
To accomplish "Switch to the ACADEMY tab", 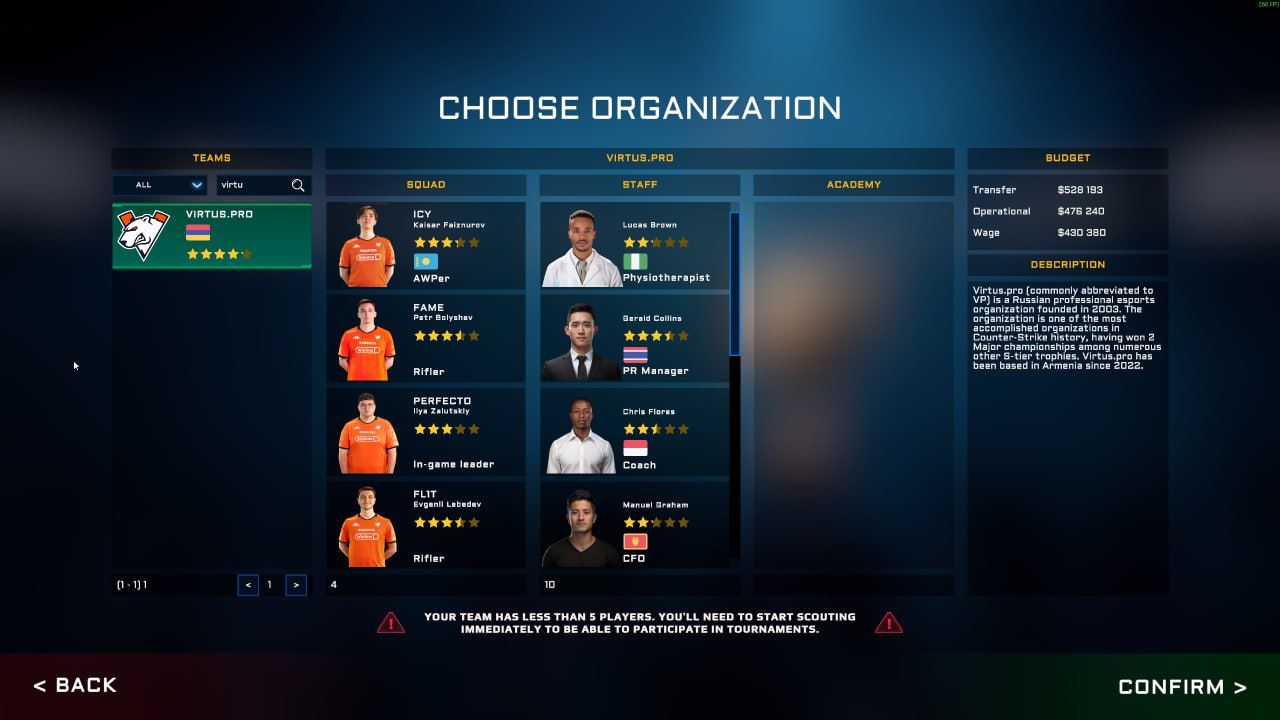I will click(x=855, y=184).
